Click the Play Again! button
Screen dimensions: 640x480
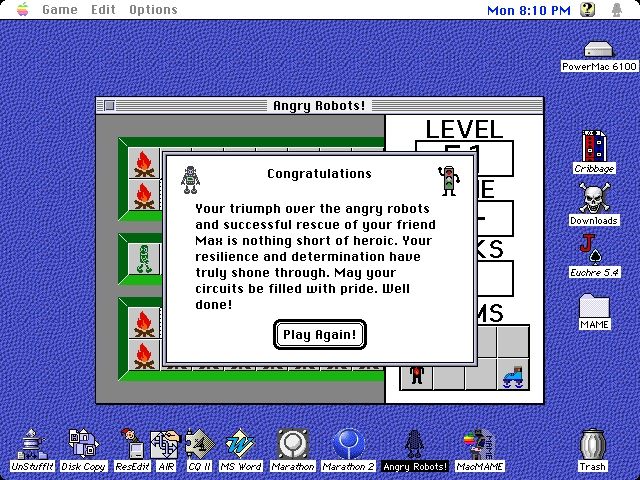click(319, 334)
